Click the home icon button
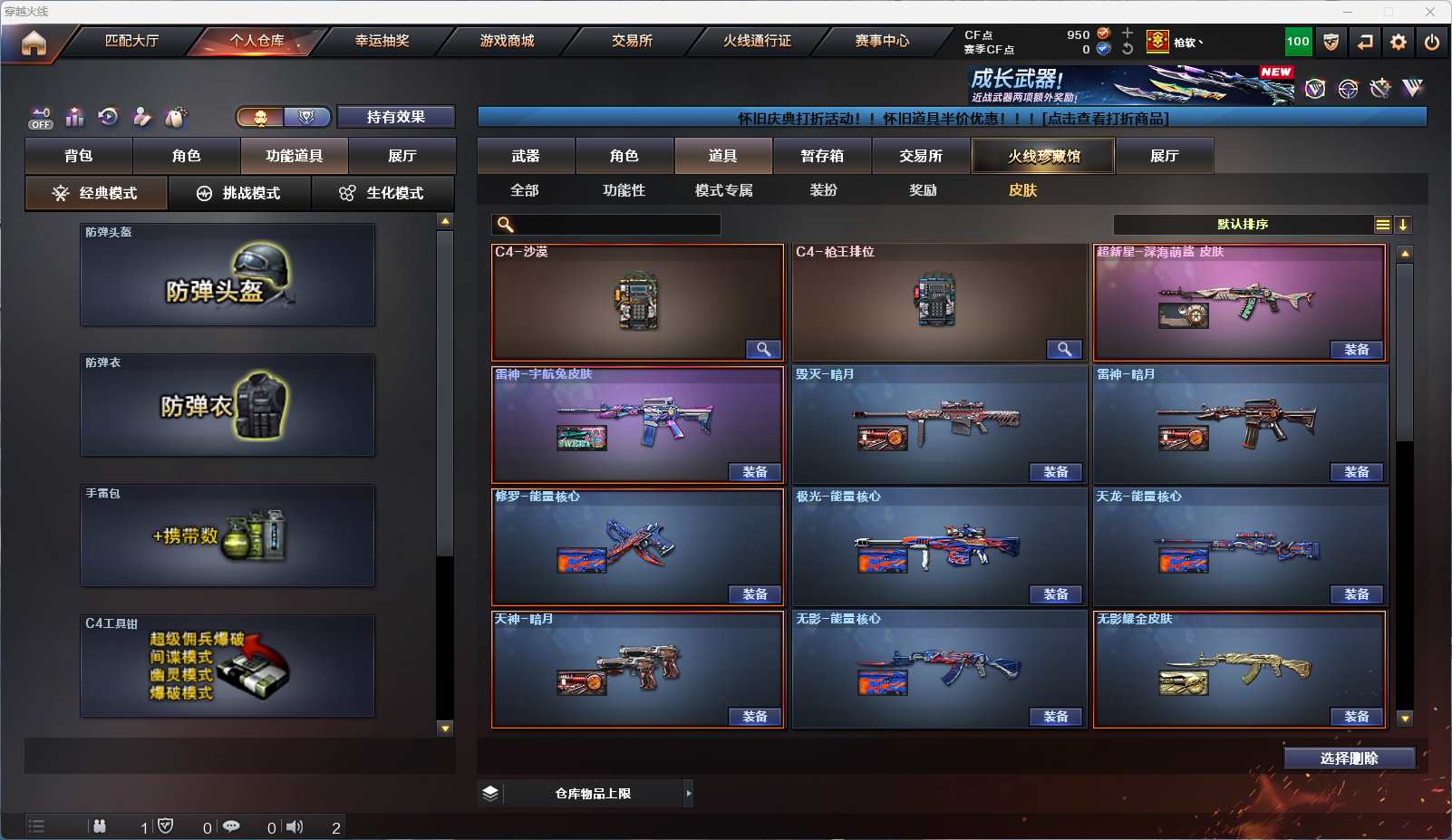Screen dimensions: 1452x840 [34, 43]
